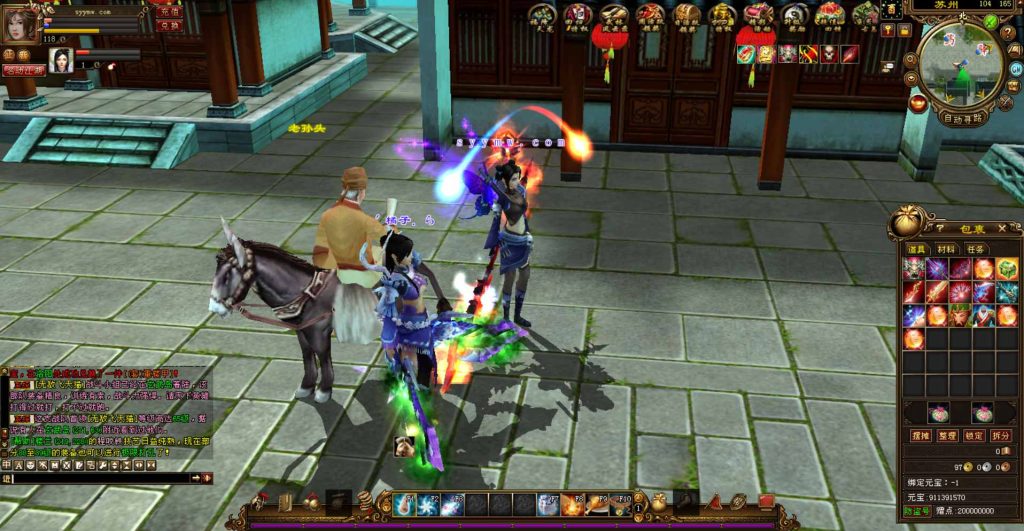Switch to the 任务 quest items tab
The height and width of the screenshot is (531, 1024).
pos(975,249)
